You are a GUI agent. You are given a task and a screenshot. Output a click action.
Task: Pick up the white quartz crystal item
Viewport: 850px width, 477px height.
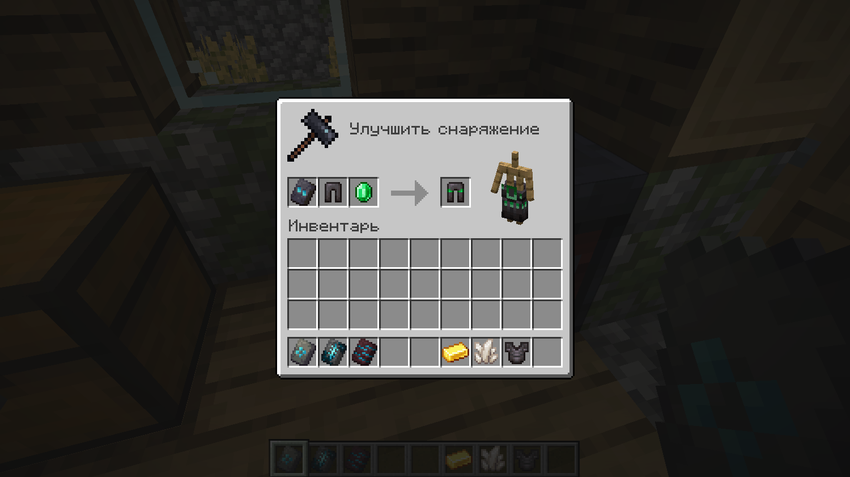point(486,352)
